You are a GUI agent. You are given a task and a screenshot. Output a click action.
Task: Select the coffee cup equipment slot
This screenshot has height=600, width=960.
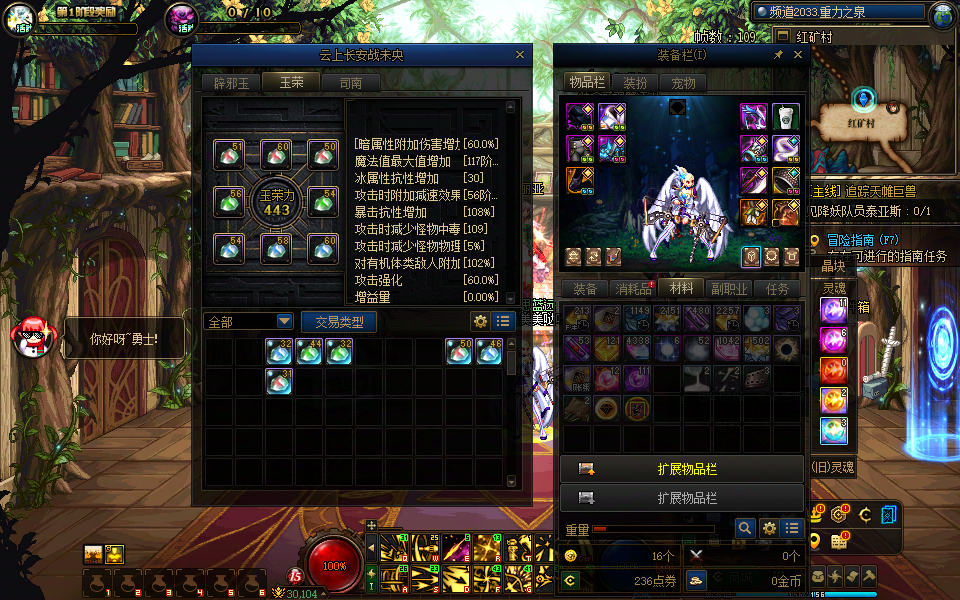tap(785, 116)
